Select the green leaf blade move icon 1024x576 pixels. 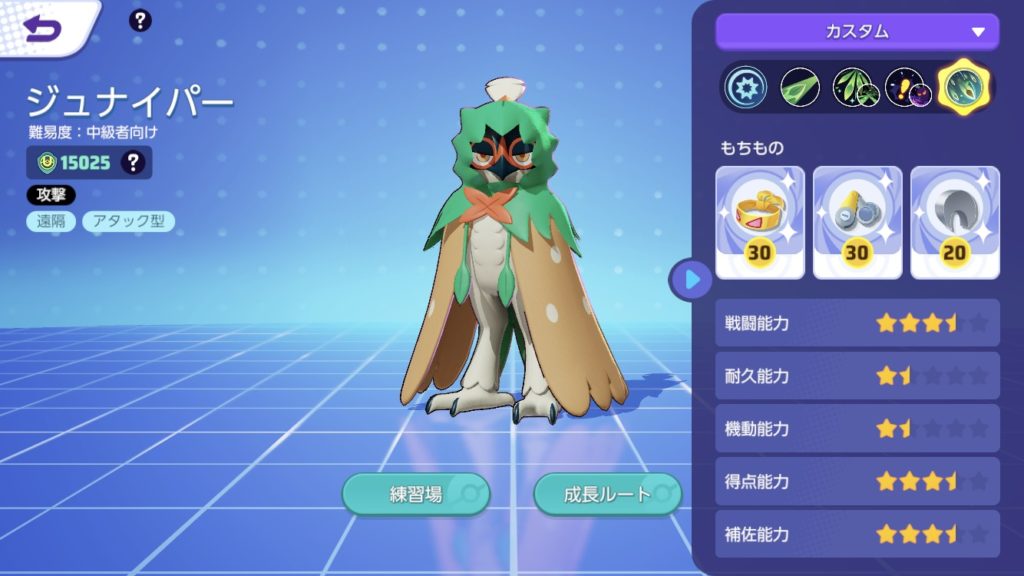pos(800,88)
